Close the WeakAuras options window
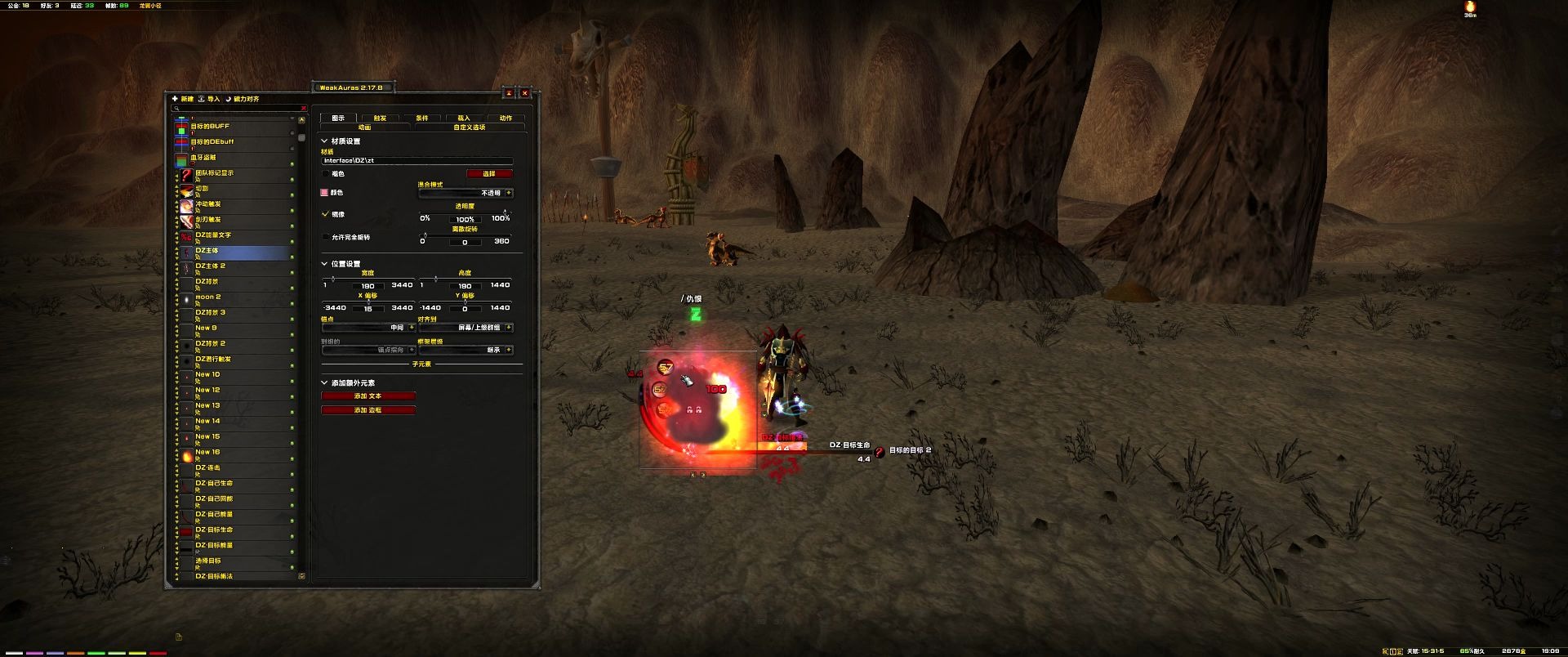The height and width of the screenshot is (657, 1568). click(x=525, y=93)
